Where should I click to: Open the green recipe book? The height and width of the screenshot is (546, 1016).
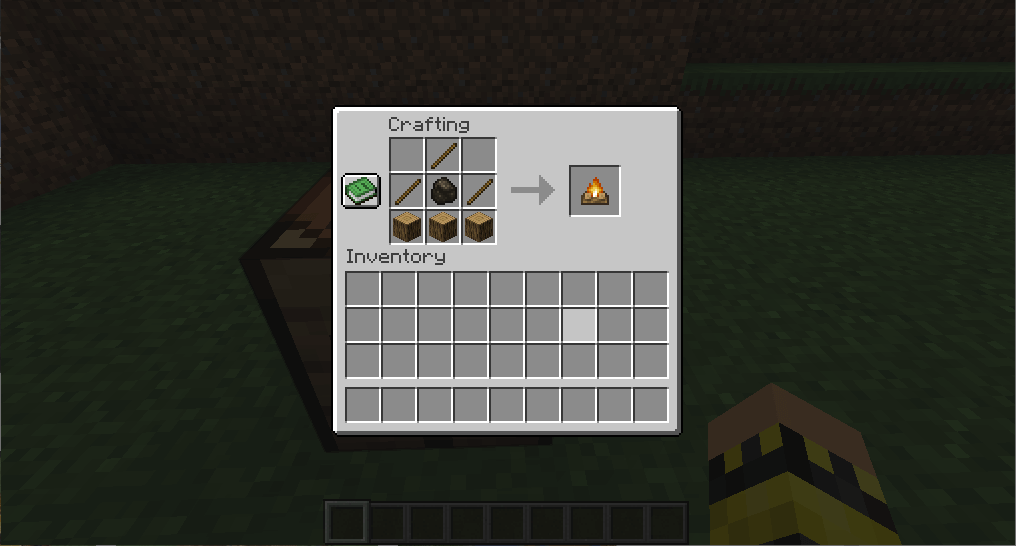(361, 189)
